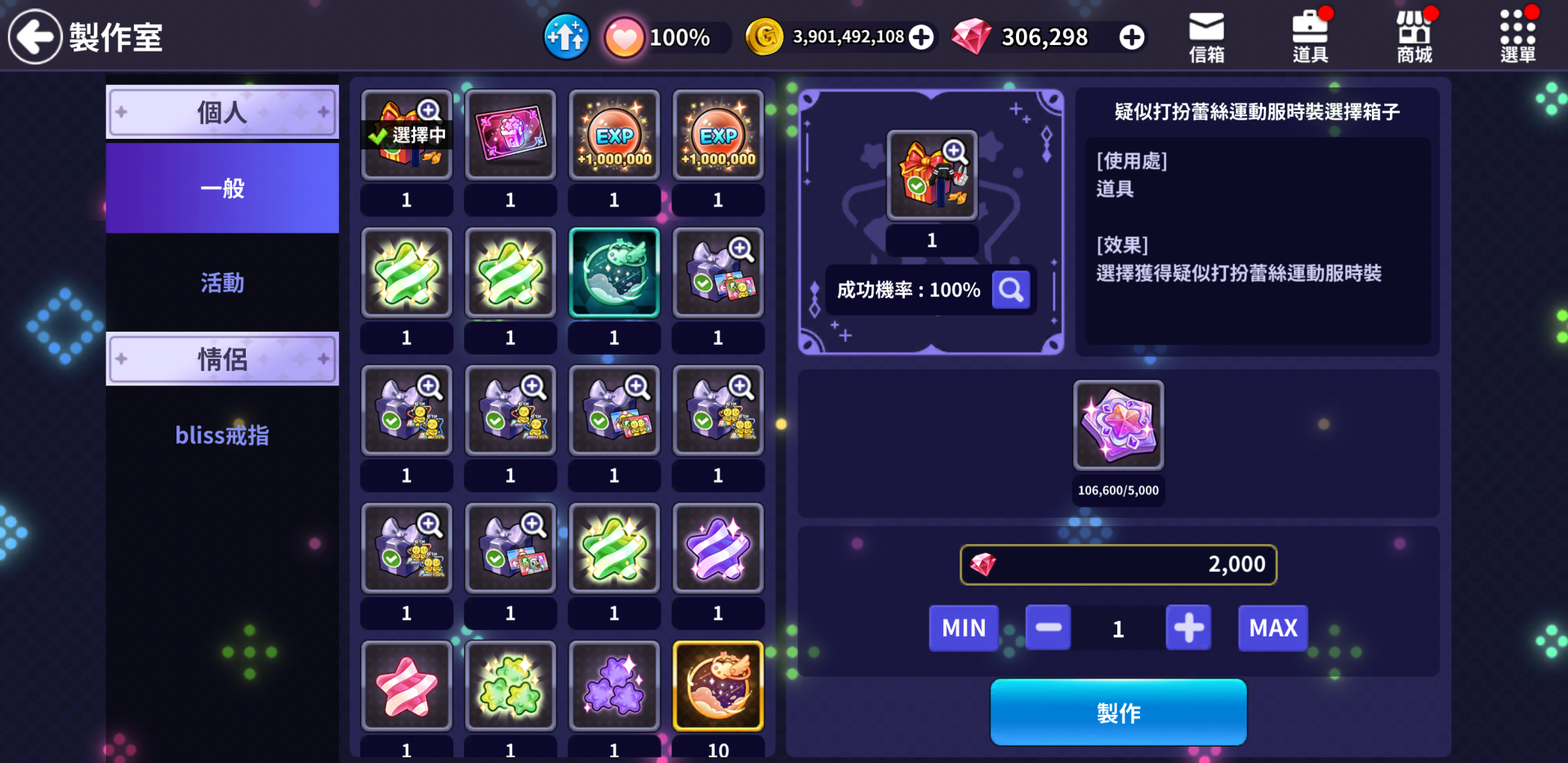Collapse the 個人 section header
This screenshot has width=1568, height=763.
(x=222, y=112)
